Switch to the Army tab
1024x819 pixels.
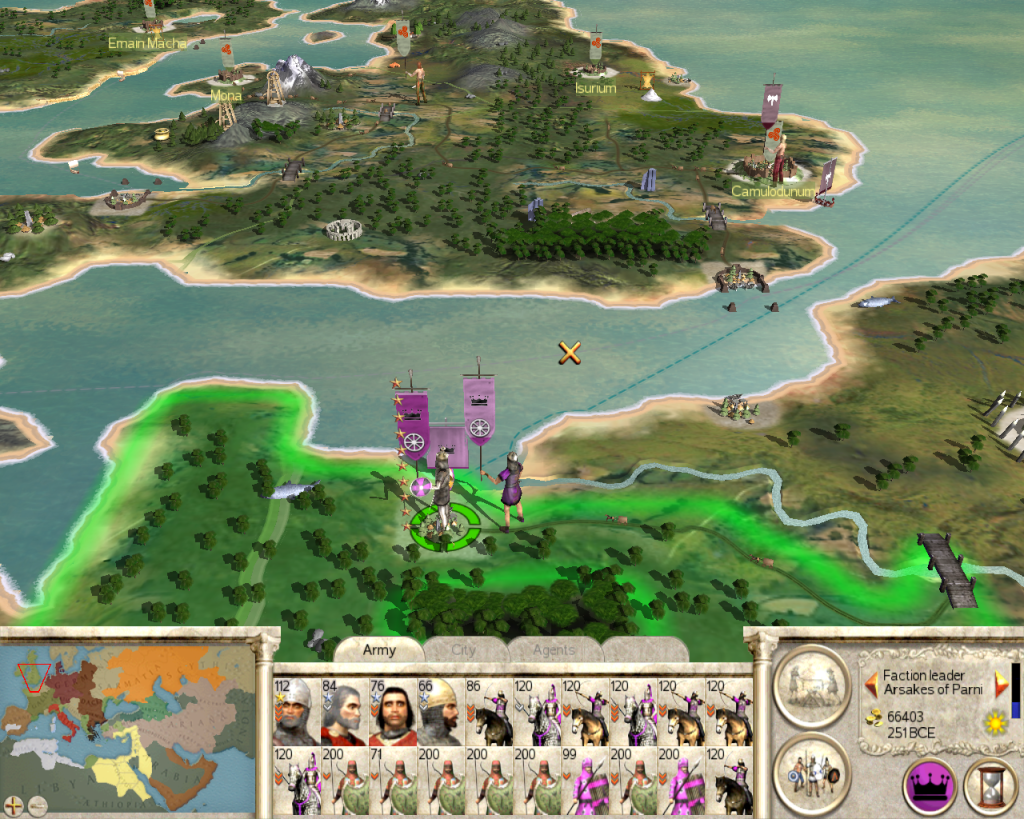pos(379,650)
